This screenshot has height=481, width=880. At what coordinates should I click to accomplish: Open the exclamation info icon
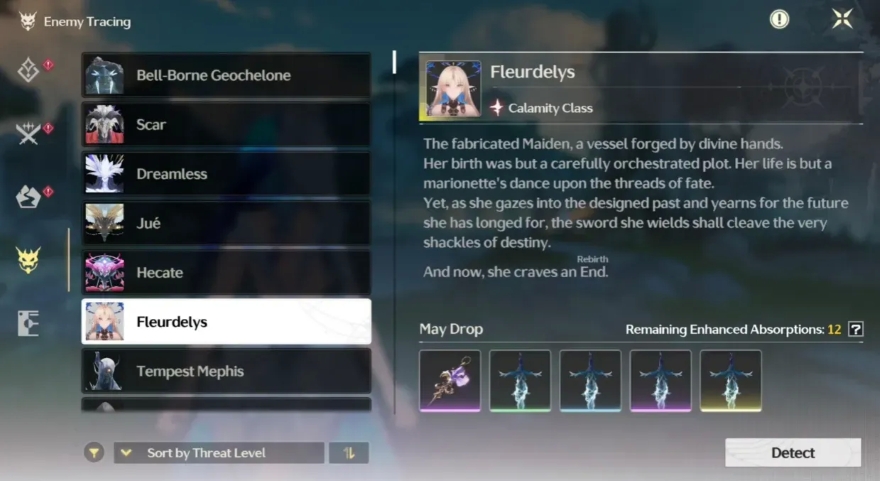click(x=779, y=19)
